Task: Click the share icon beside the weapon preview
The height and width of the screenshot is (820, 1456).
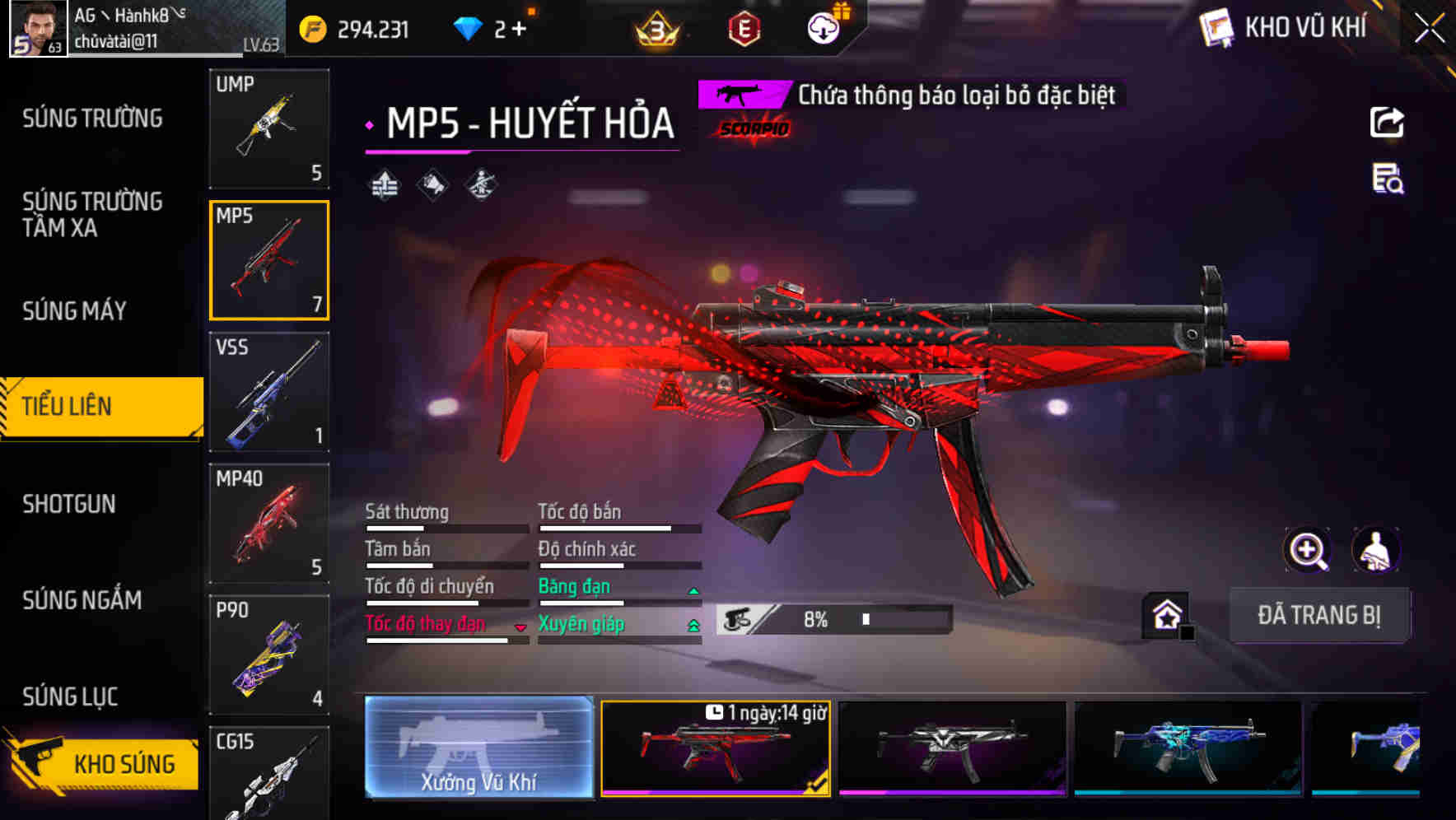Action: [x=1388, y=122]
